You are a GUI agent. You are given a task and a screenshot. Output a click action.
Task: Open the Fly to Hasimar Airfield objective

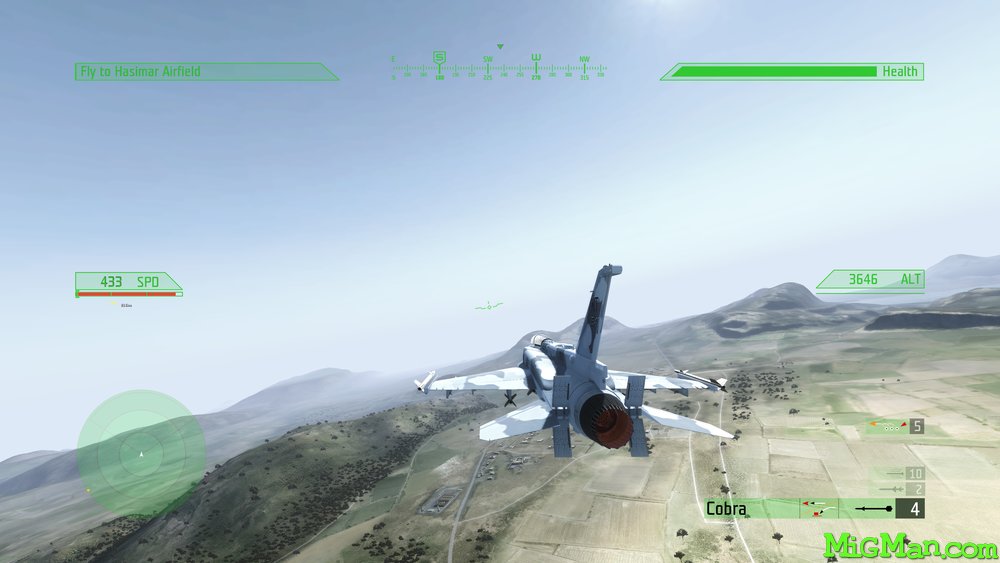point(205,72)
